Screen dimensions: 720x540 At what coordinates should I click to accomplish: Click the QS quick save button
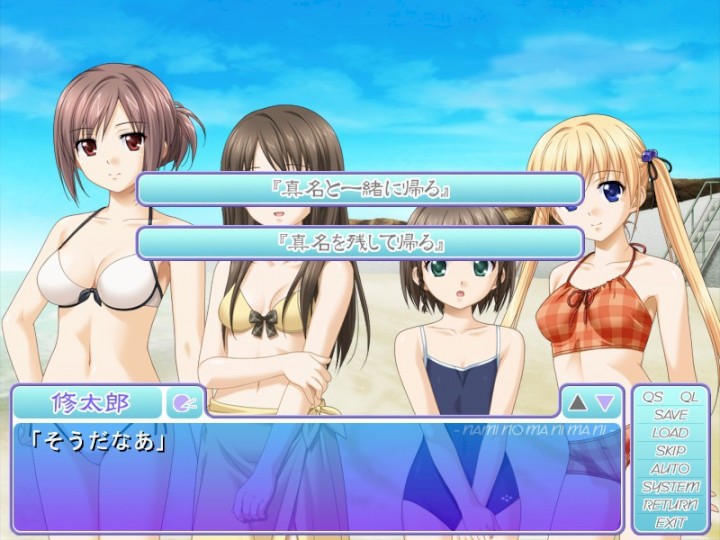point(652,397)
